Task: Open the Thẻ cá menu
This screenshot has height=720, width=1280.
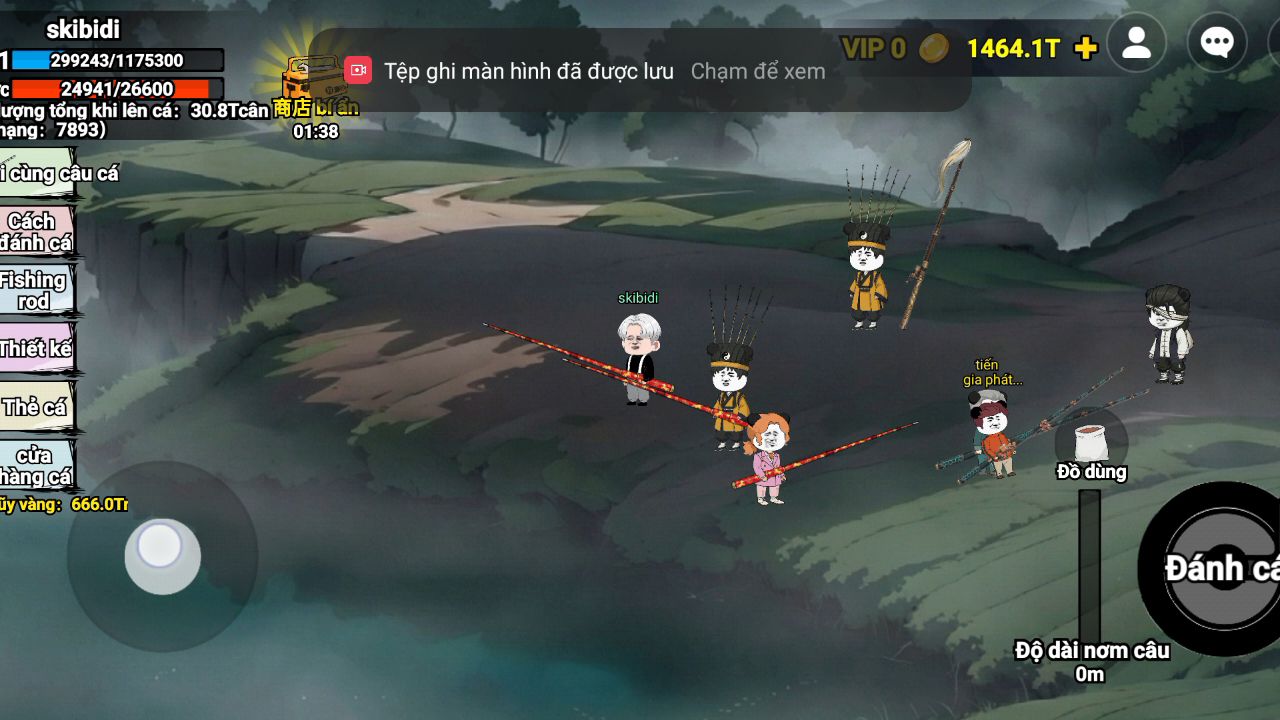Action: pyautogui.click(x=35, y=407)
